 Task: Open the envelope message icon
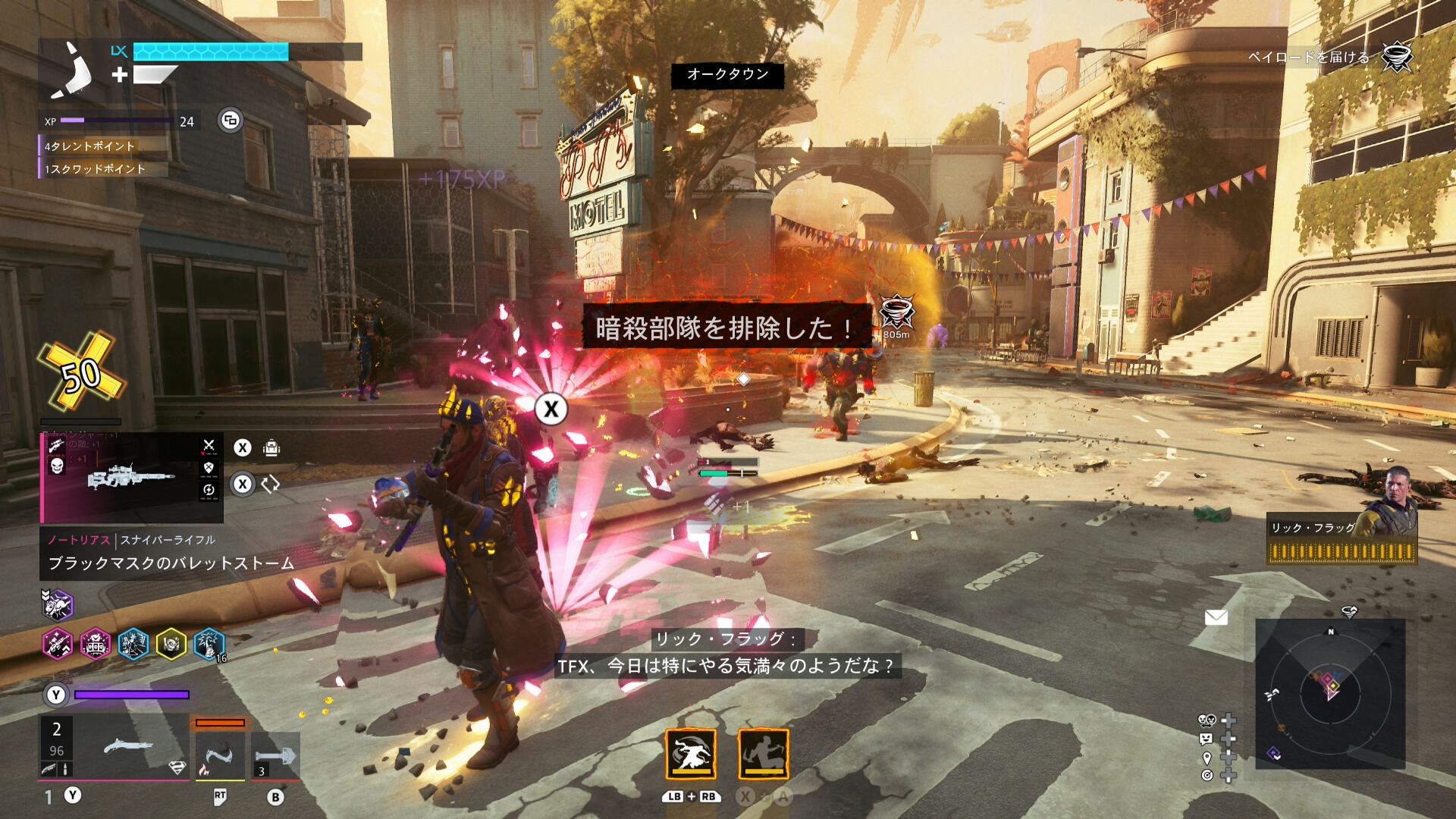click(x=1216, y=617)
